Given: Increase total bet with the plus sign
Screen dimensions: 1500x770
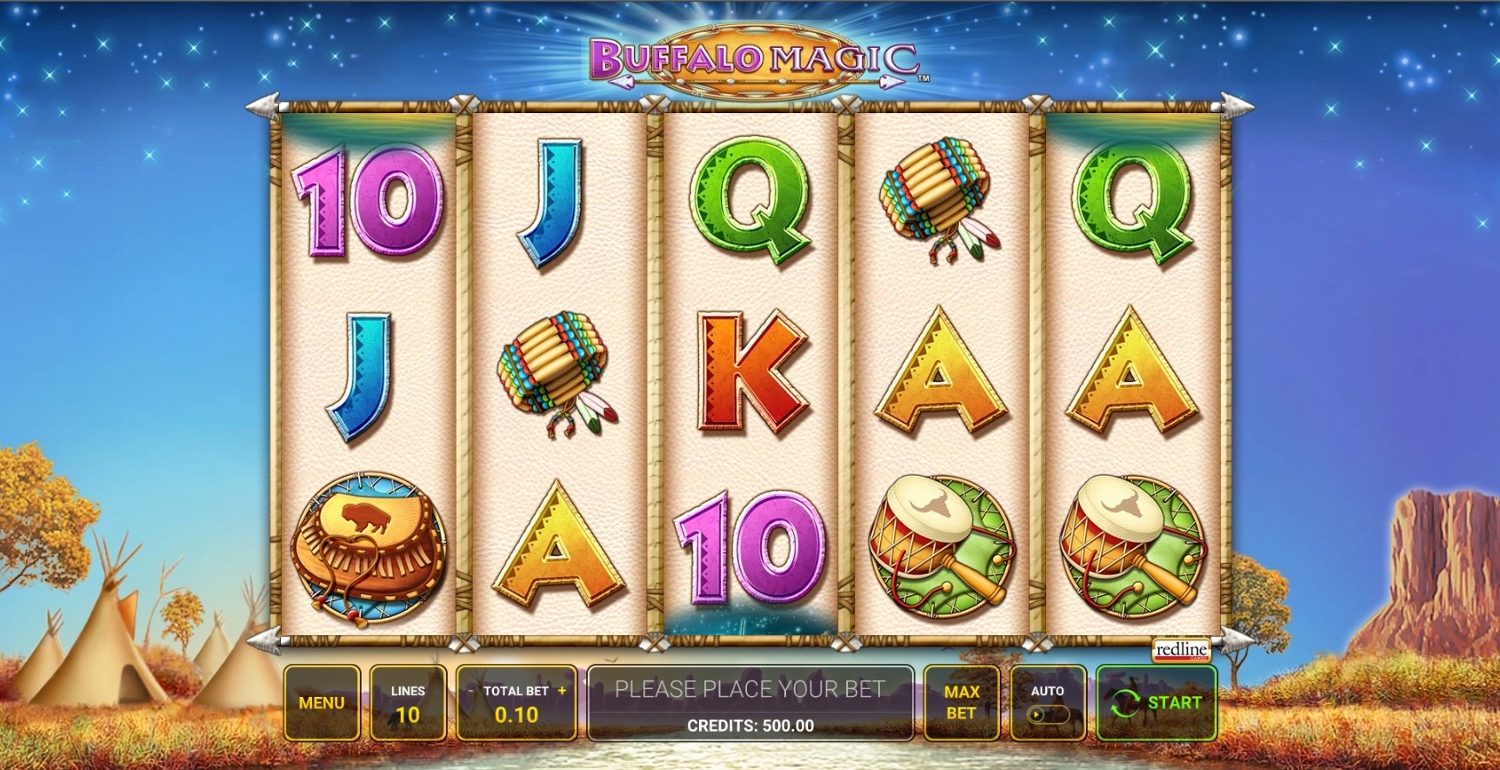Looking at the screenshot, I should pos(562,691).
